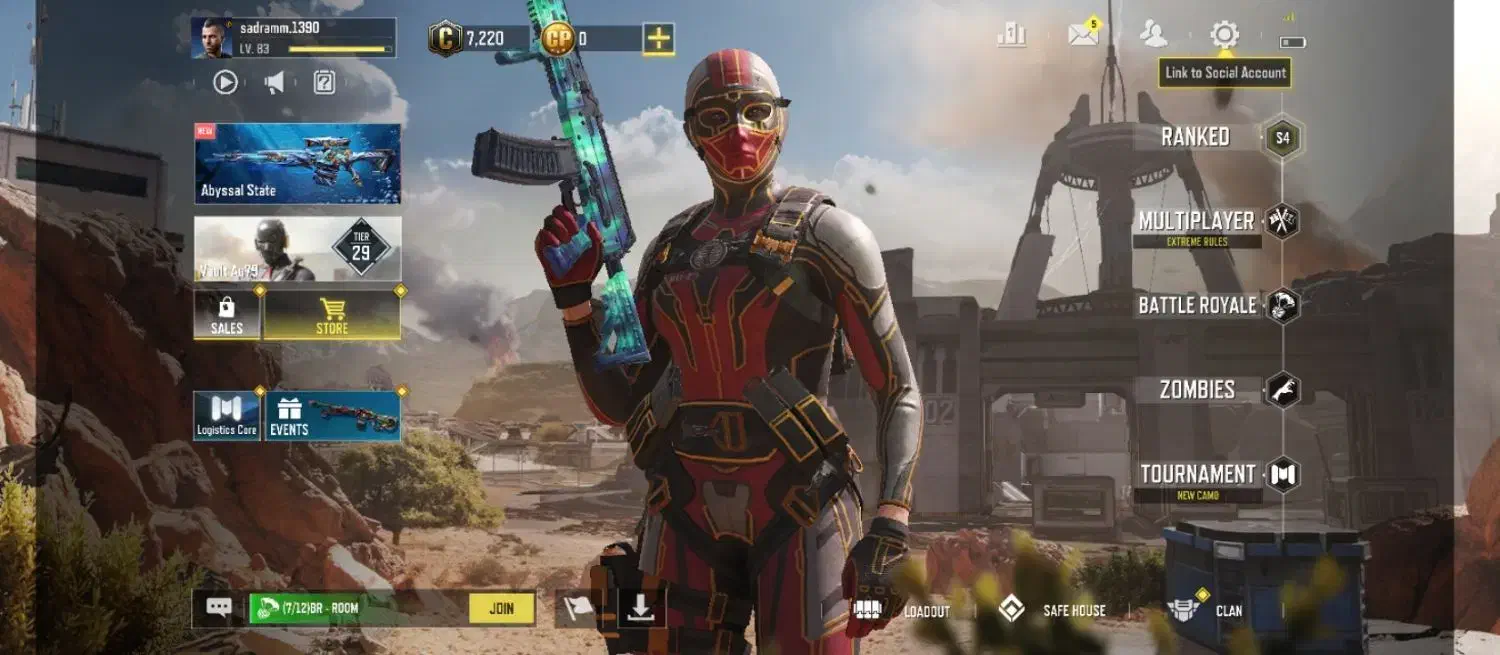Open the Loadout screen
This screenshot has height=655, width=1500.
pos(901,610)
